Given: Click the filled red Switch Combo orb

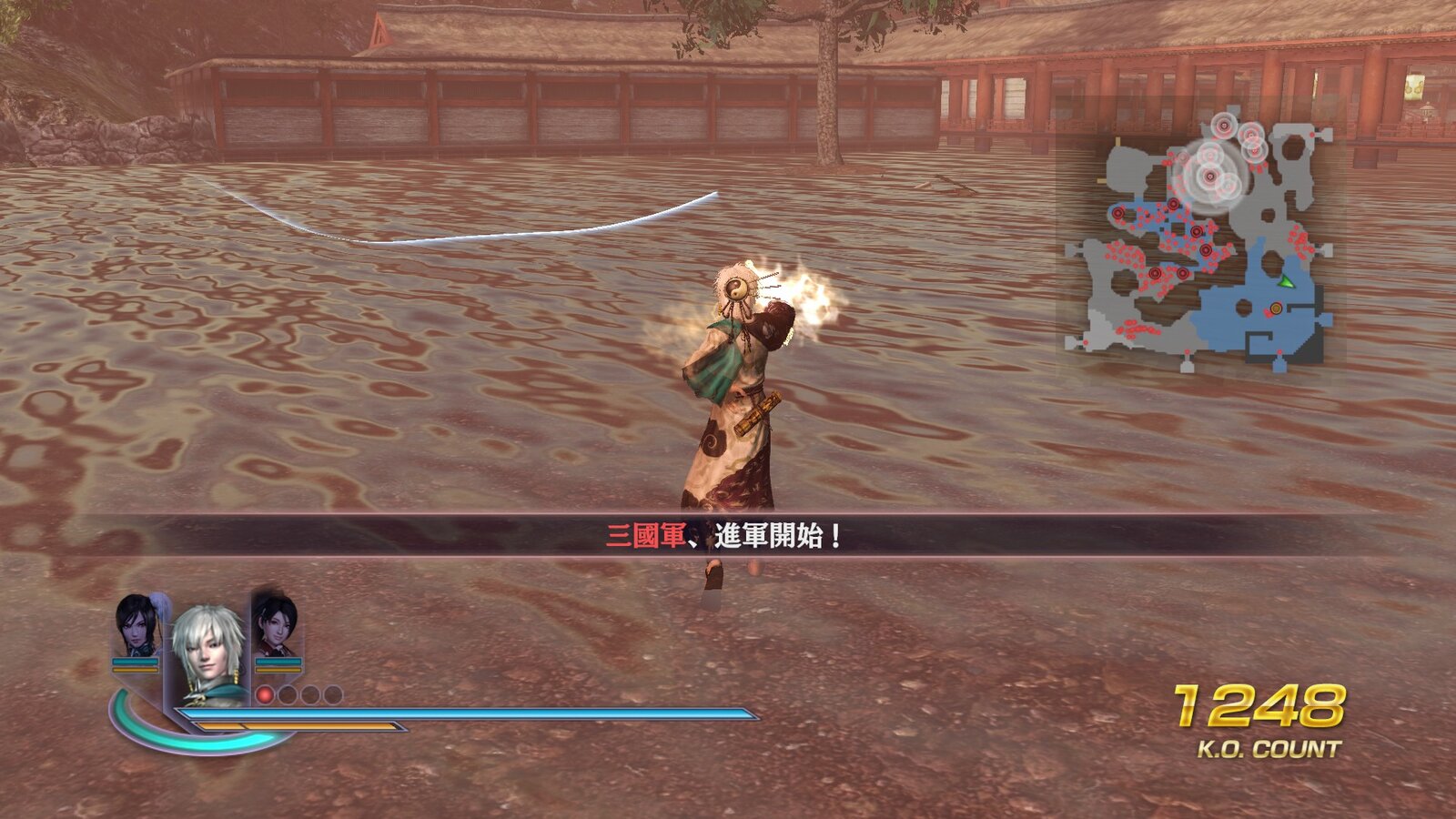Looking at the screenshot, I should click(x=265, y=694).
